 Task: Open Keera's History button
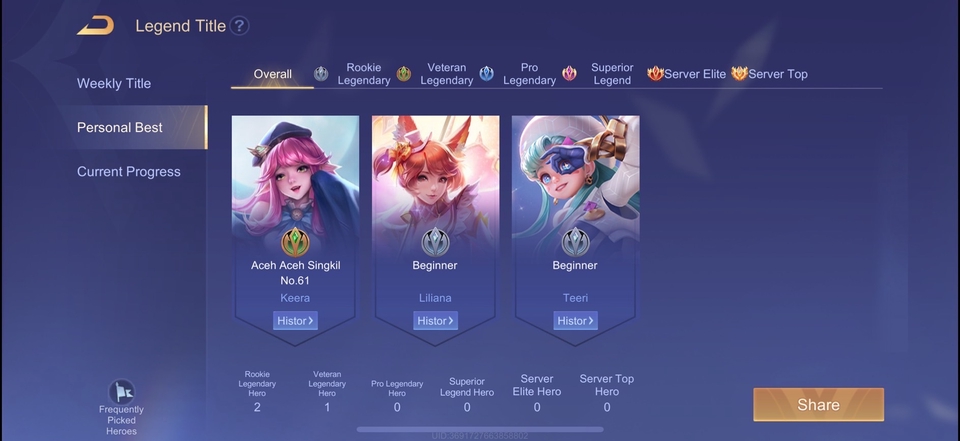point(295,321)
